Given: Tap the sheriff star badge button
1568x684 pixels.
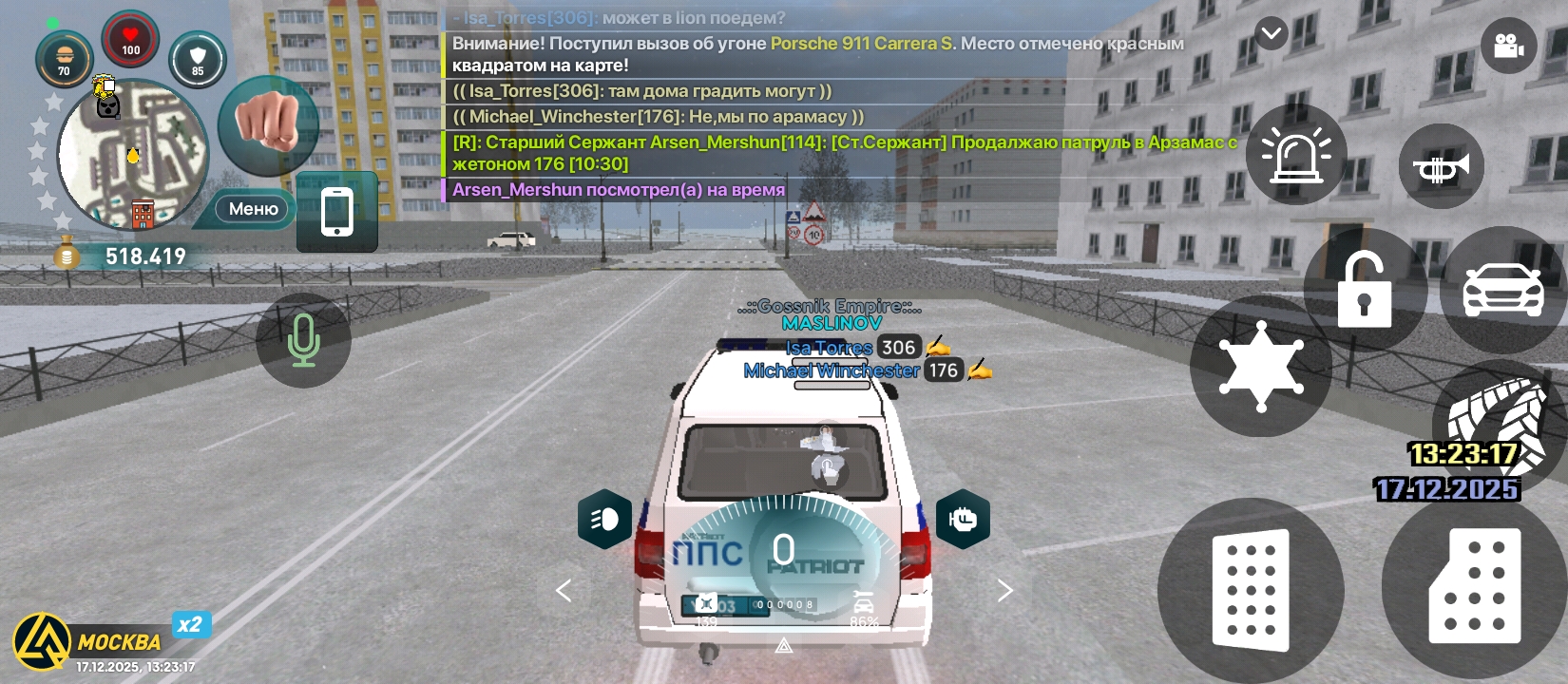Looking at the screenshot, I should [1260, 367].
